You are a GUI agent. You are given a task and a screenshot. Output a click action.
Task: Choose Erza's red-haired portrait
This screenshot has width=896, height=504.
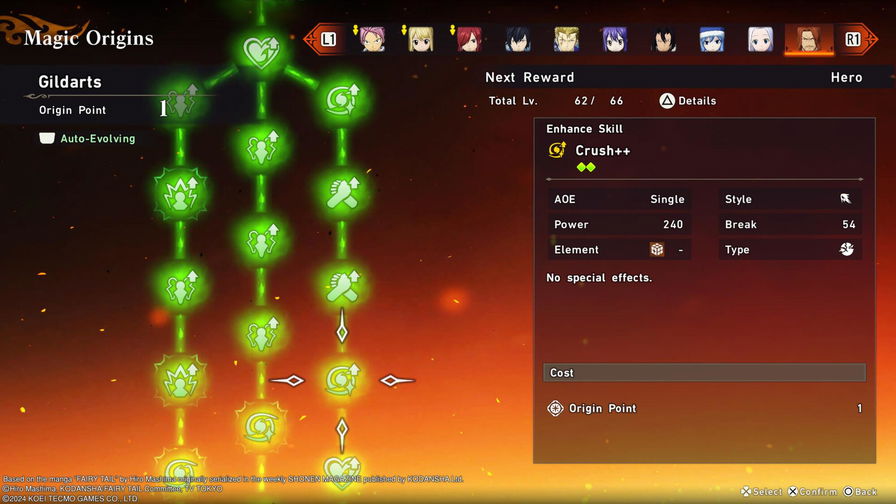(x=469, y=39)
